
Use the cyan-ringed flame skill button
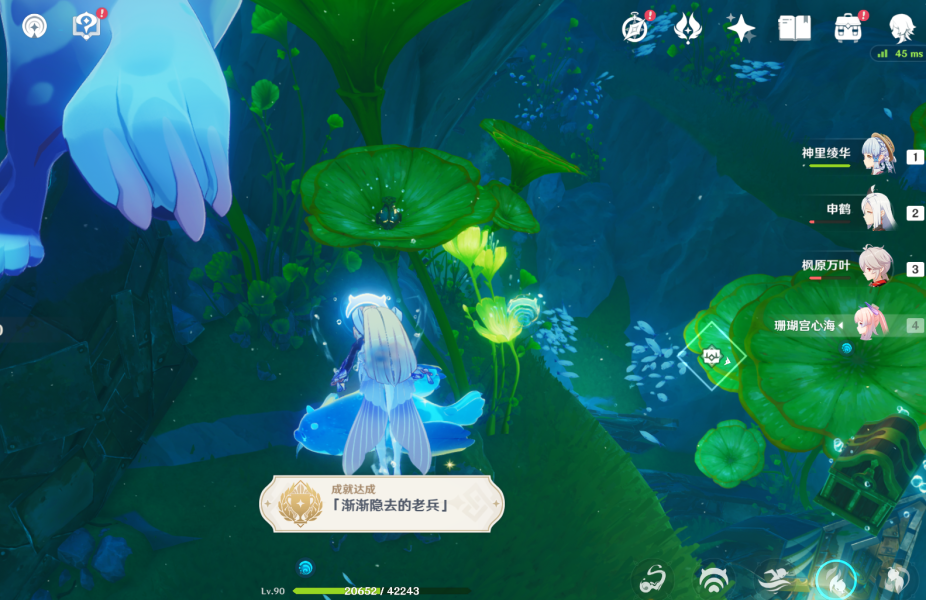pos(836,579)
